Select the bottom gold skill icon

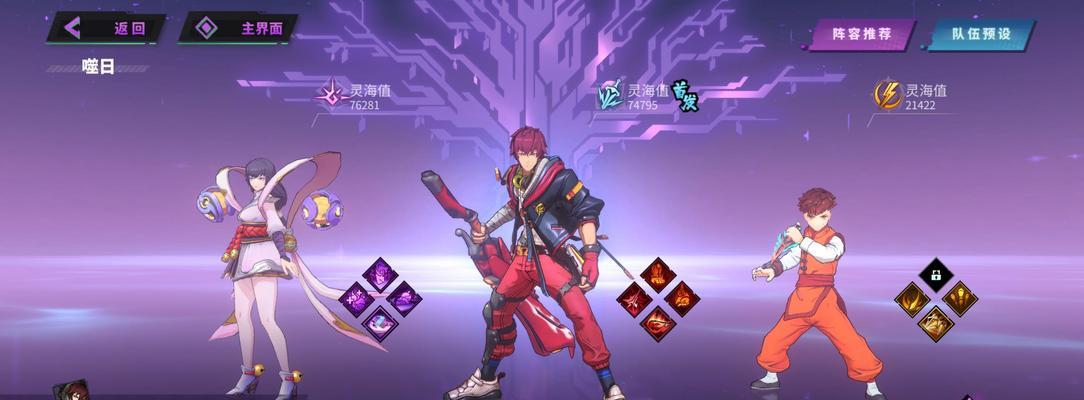tap(936, 322)
